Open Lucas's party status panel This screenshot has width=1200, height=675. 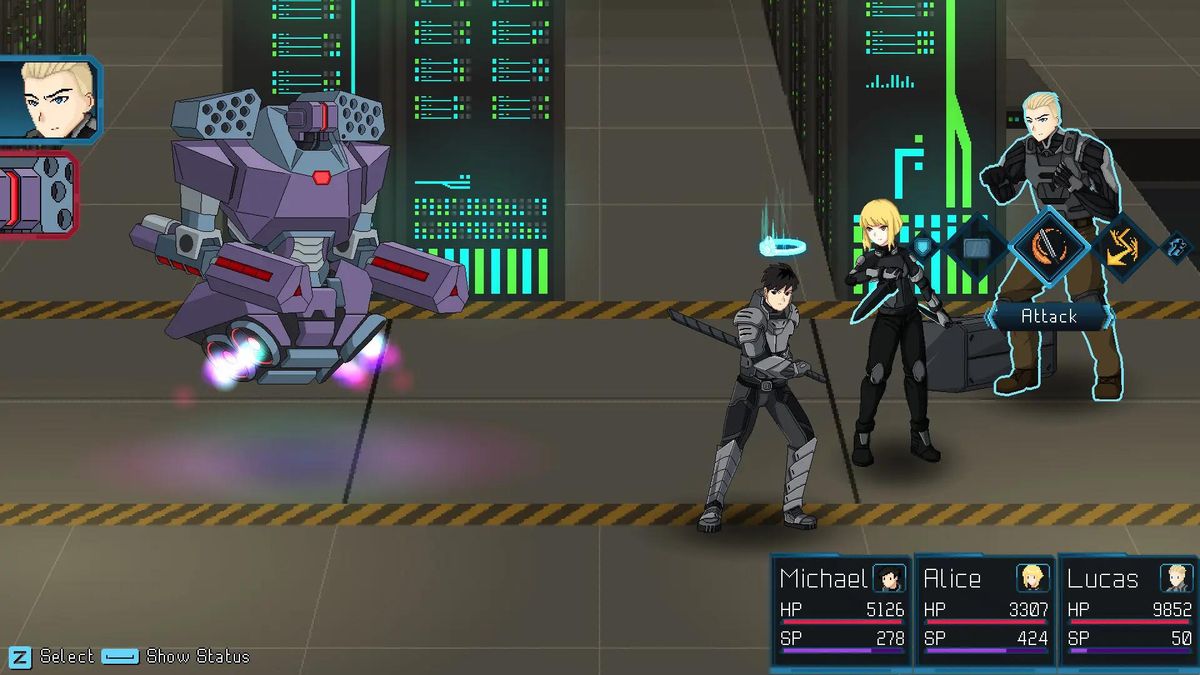click(x=1129, y=610)
